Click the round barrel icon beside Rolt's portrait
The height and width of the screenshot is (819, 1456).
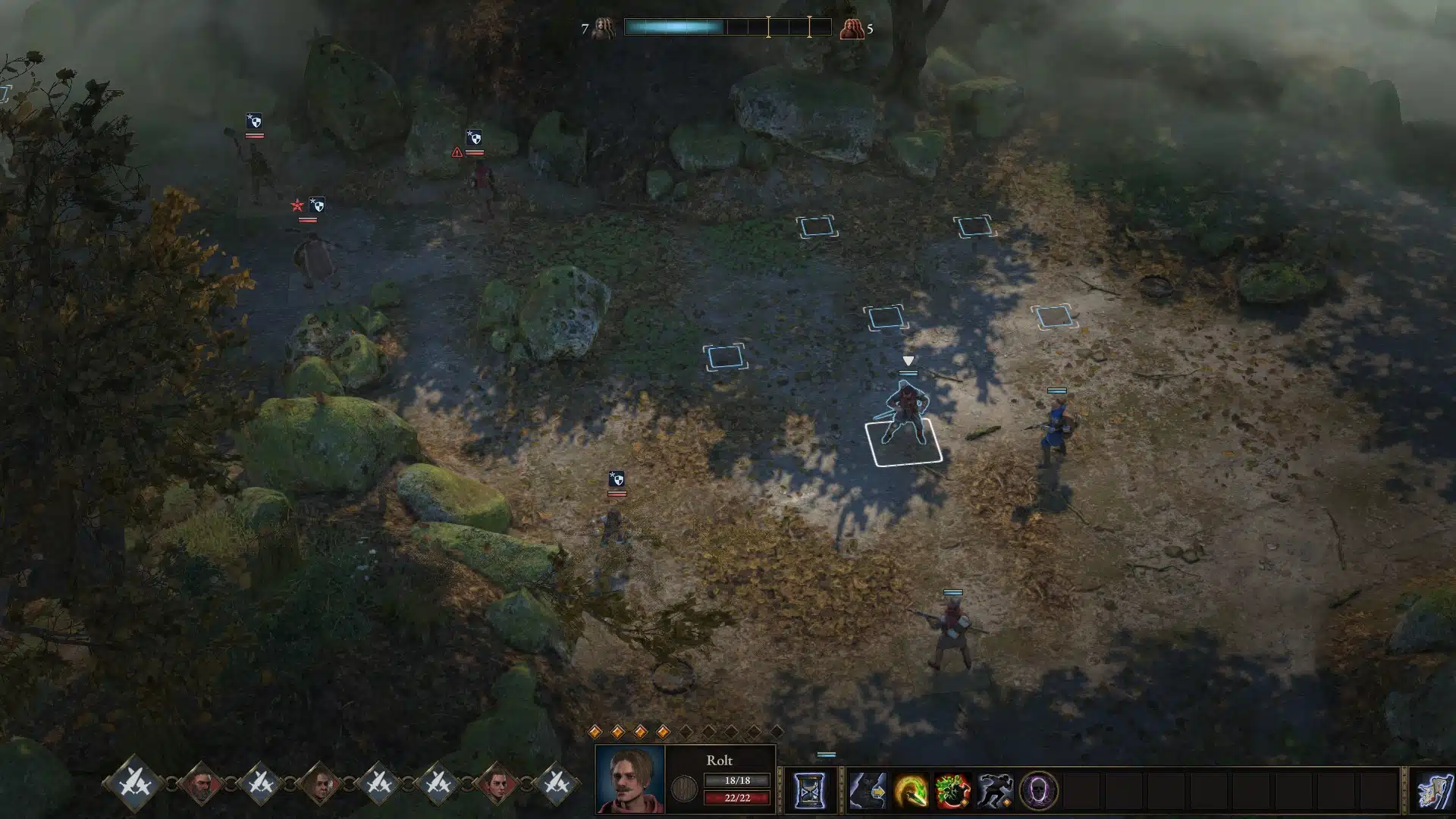684,789
